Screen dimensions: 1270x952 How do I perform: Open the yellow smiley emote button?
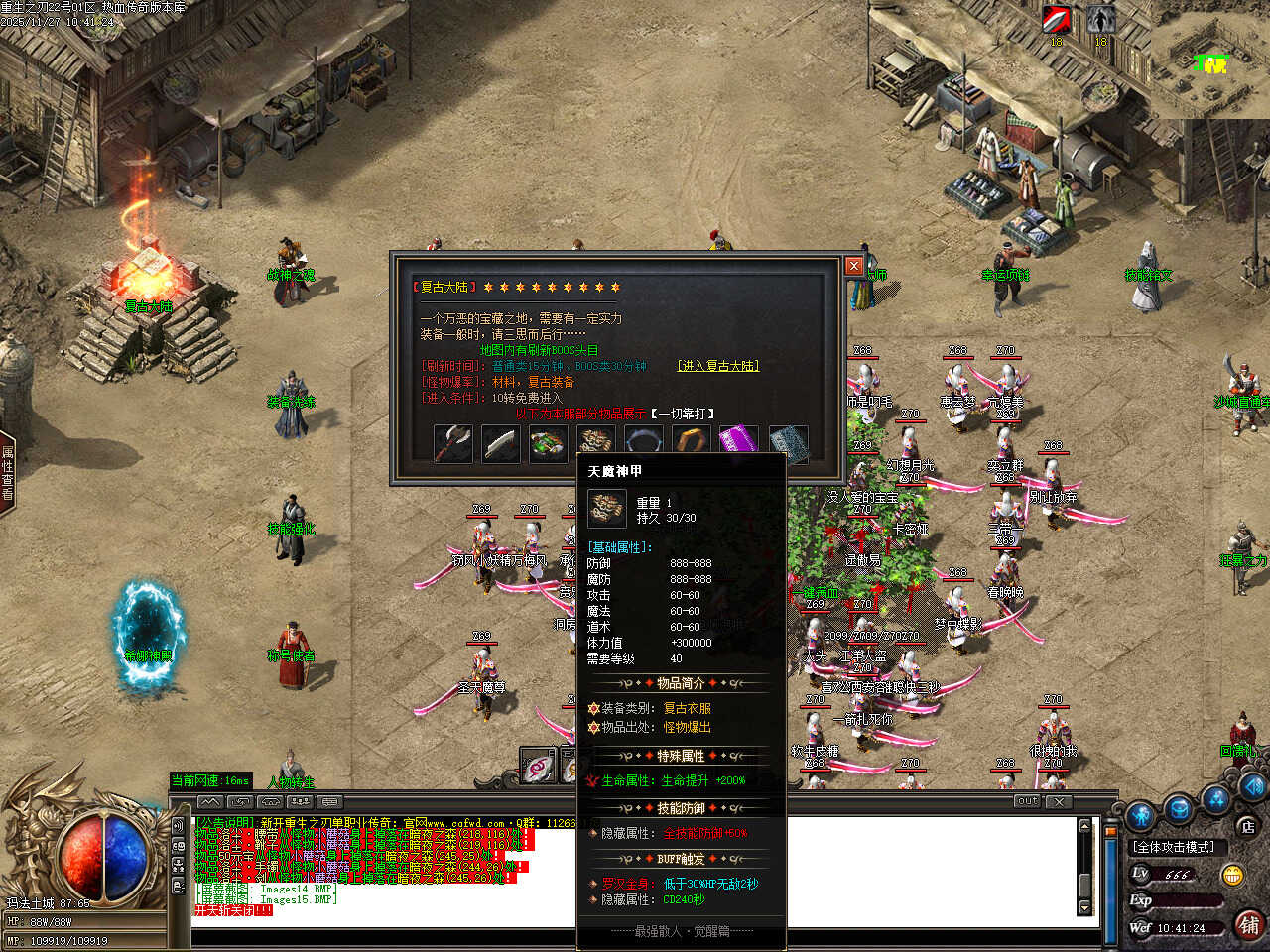point(1233,875)
